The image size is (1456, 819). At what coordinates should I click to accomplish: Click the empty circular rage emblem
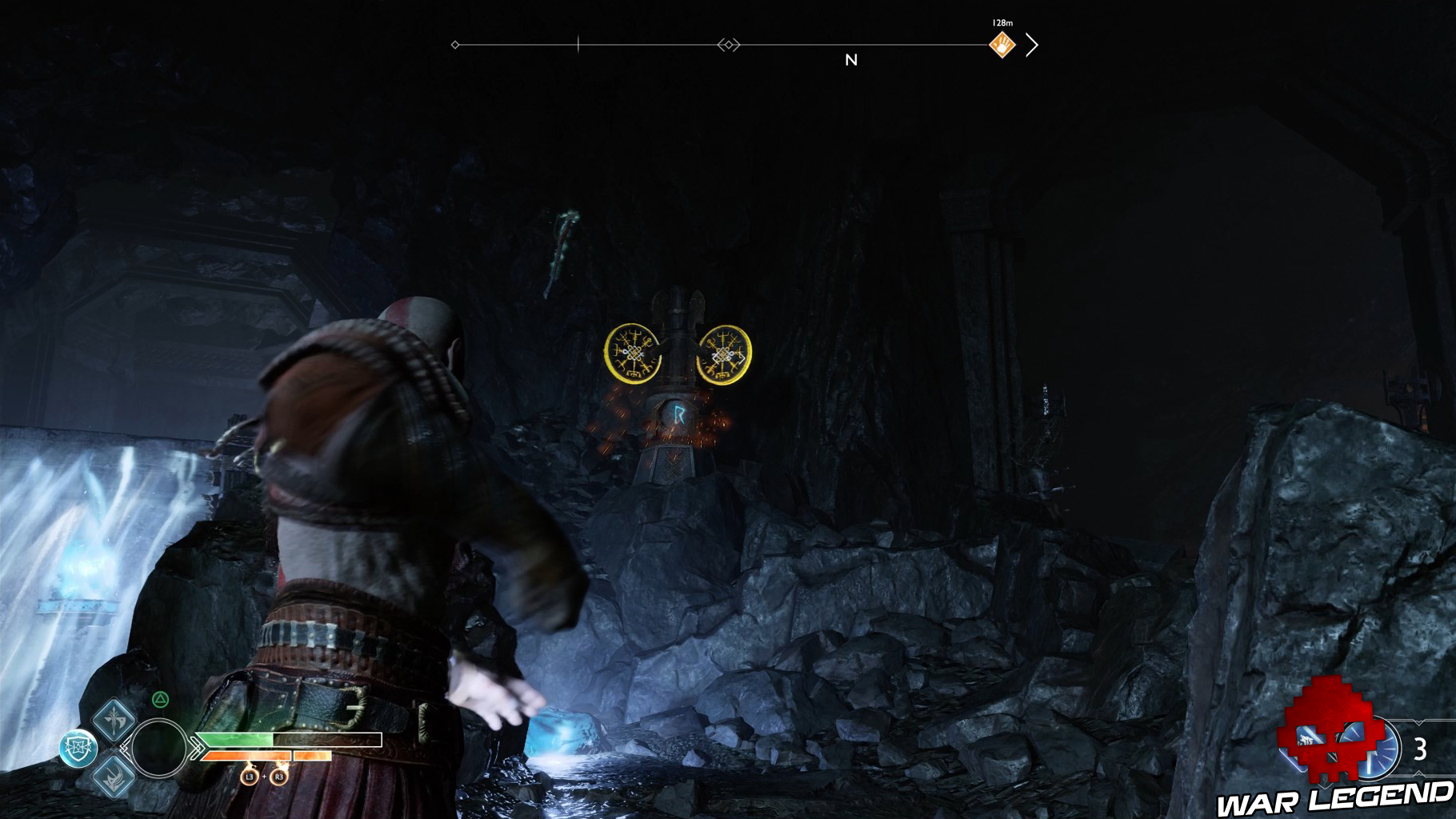tap(158, 749)
